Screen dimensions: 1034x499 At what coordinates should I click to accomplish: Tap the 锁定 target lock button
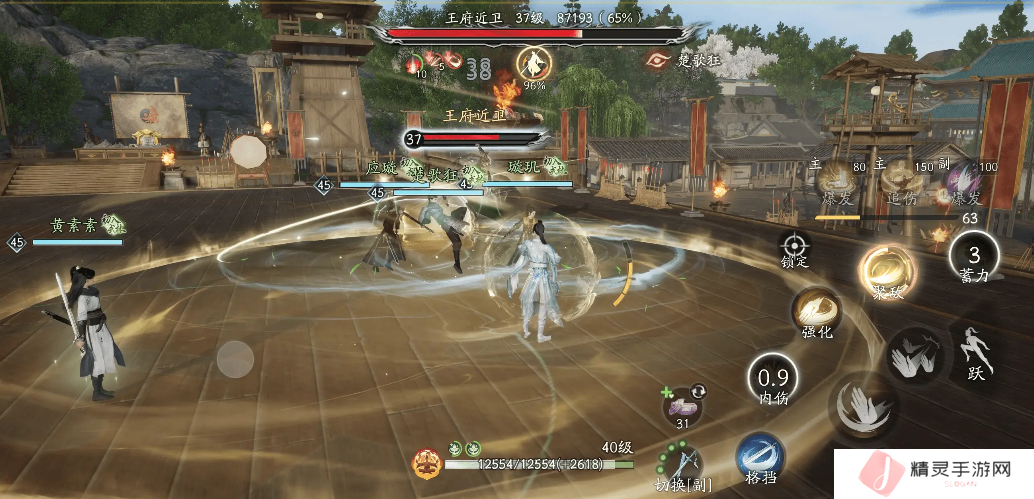pyautogui.click(x=795, y=245)
